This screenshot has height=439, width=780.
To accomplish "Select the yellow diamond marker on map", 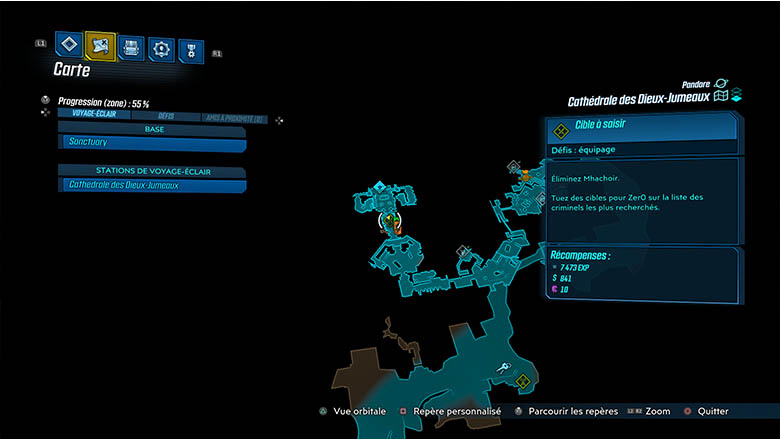I will point(521,380).
